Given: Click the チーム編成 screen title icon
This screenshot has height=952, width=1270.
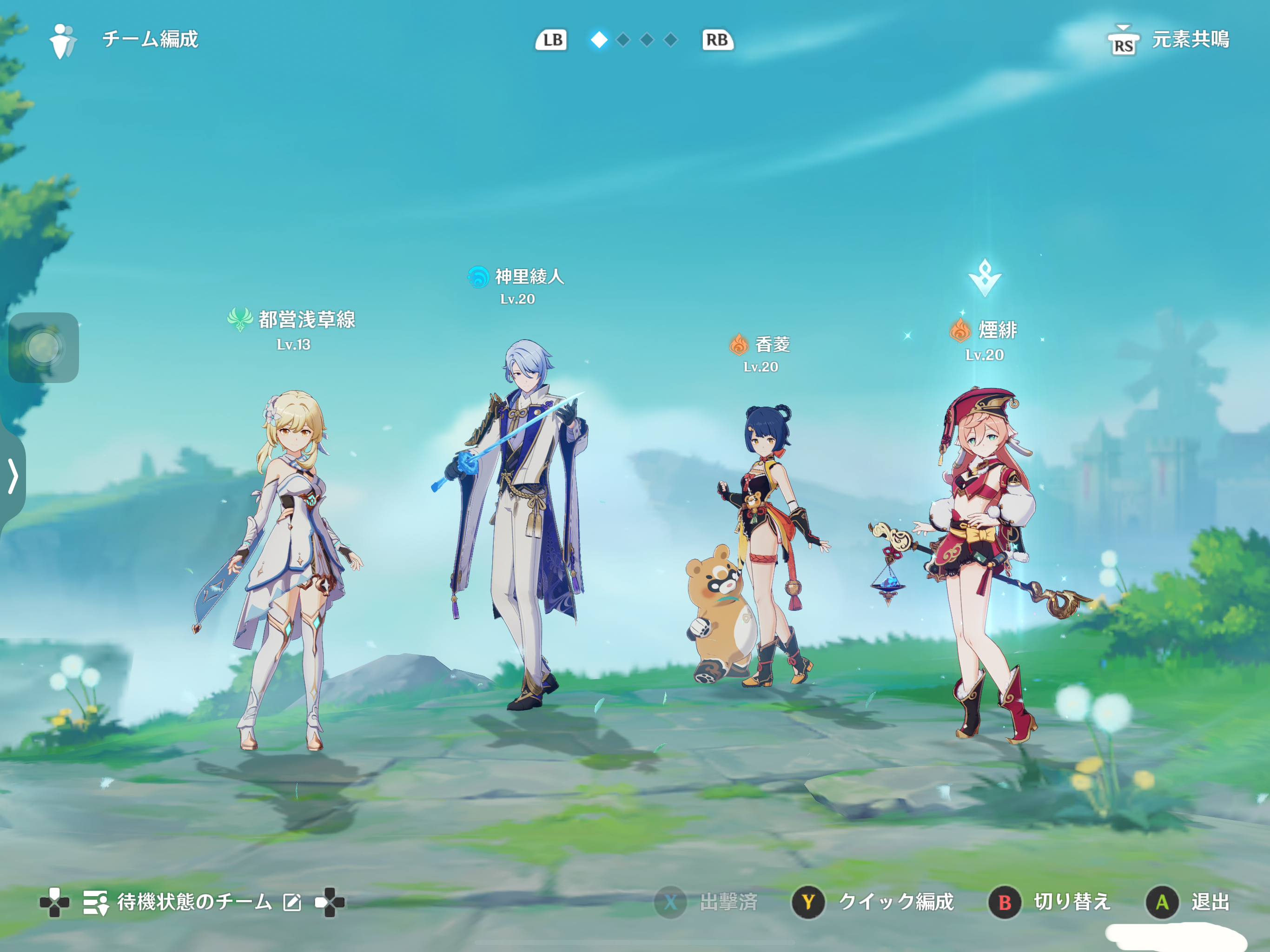Looking at the screenshot, I should [x=62, y=40].
